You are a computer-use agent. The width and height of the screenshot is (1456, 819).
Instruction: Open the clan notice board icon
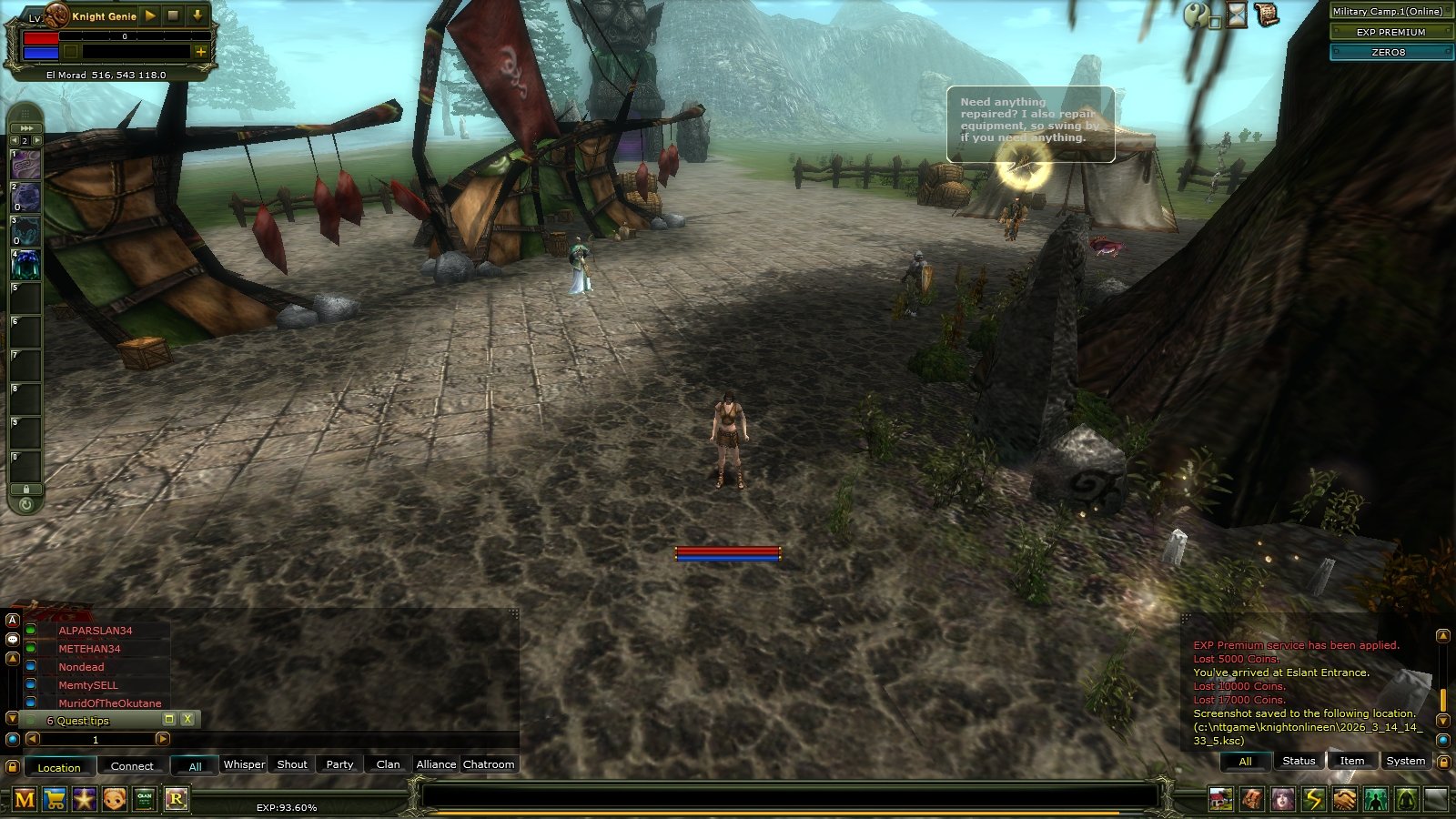[147, 801]
